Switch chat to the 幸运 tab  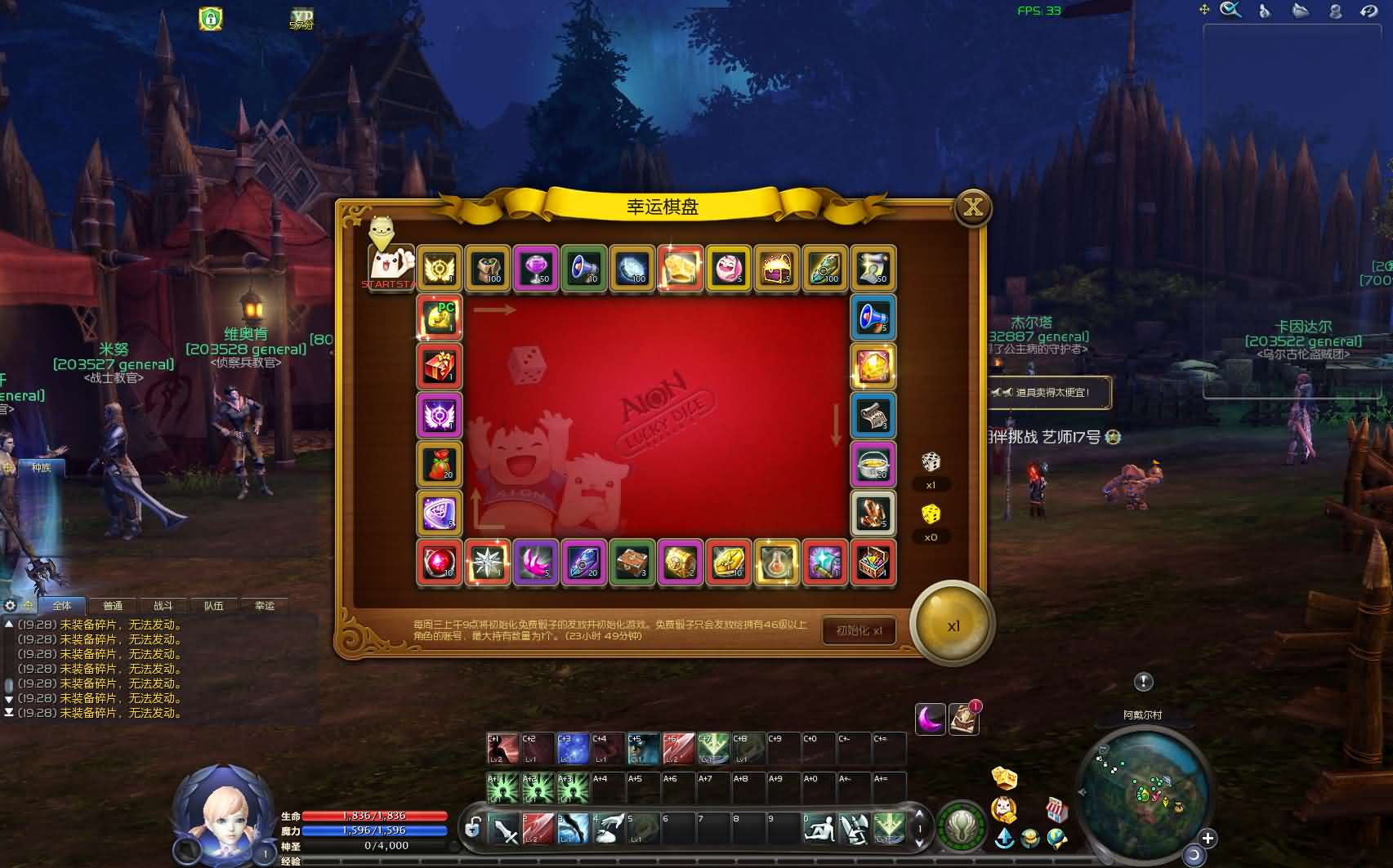click(x=265, y=606)
